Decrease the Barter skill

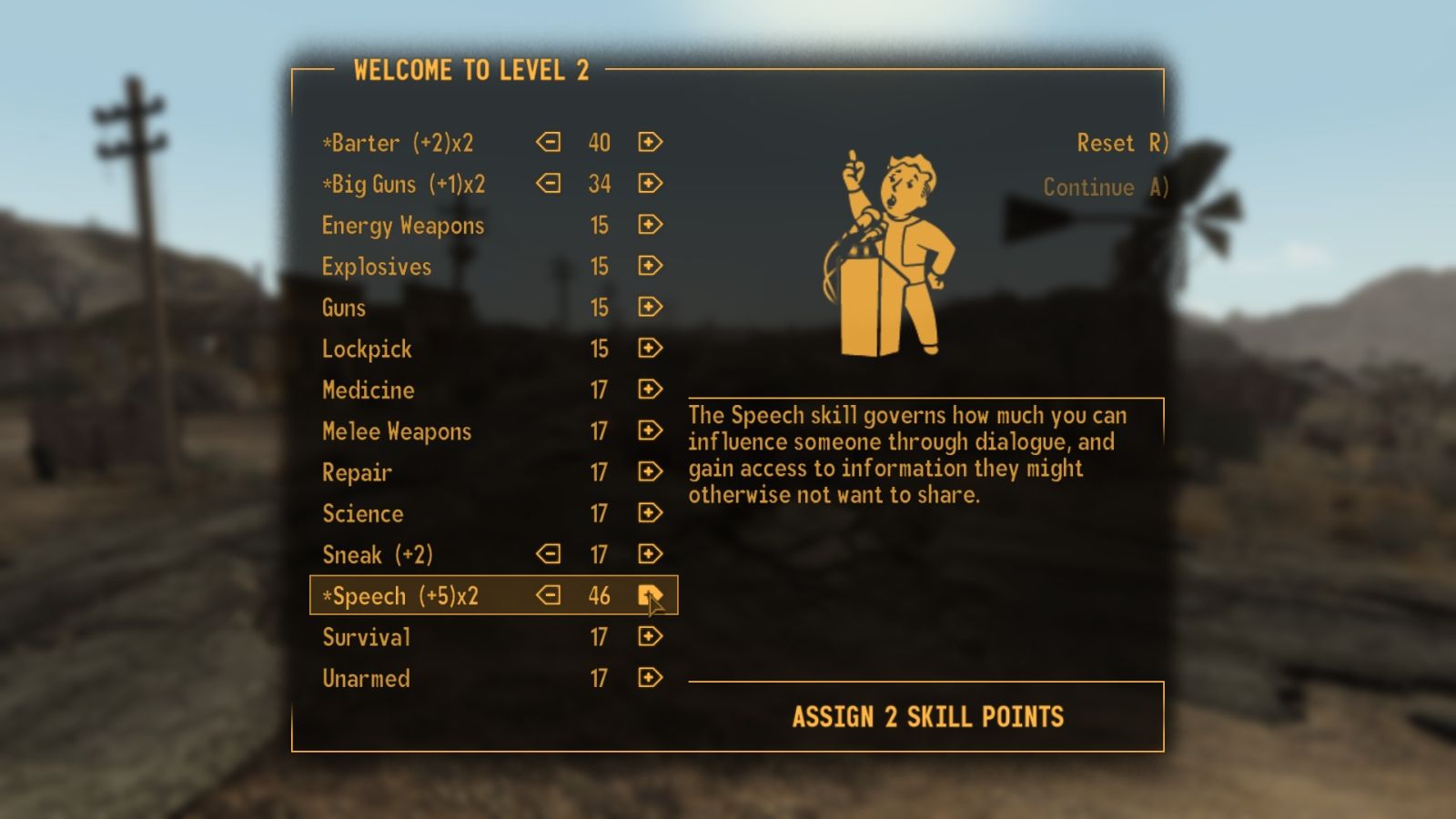550,142
